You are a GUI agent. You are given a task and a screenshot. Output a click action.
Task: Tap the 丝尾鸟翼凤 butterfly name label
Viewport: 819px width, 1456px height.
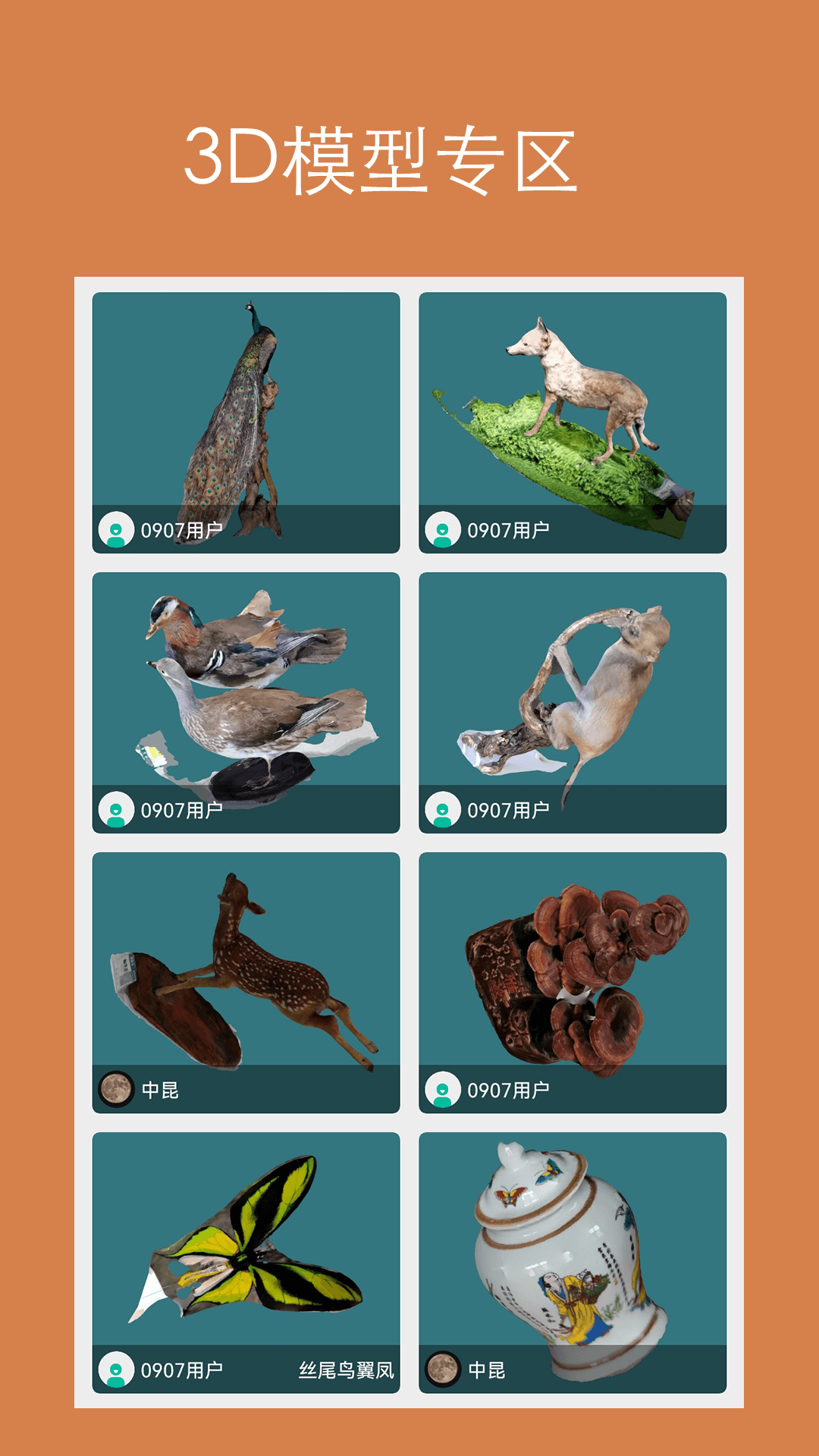347,1370
